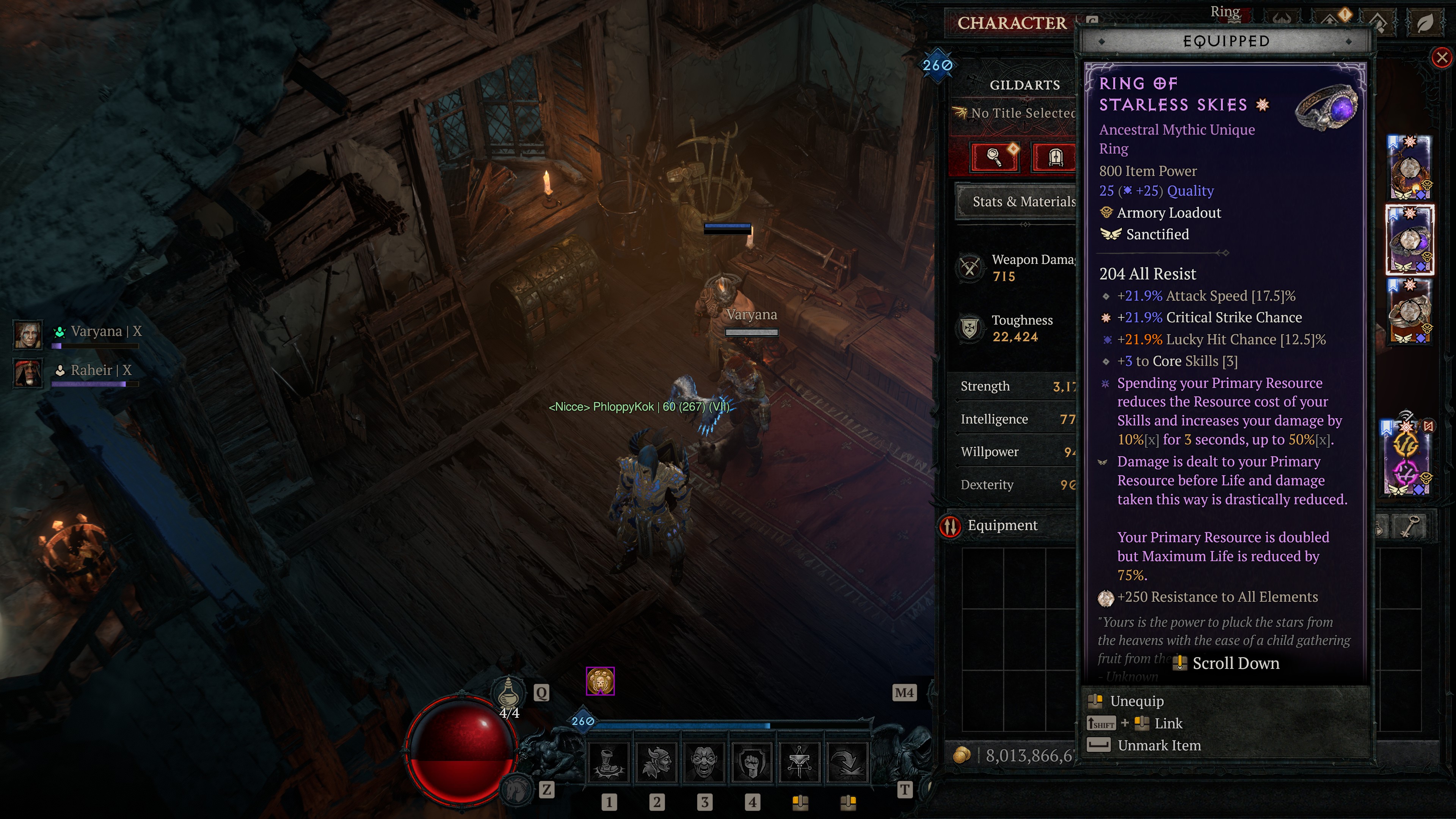1456x819 pixels.
Task: Activate the stomping boot skill
Action: tap(609, 761)
